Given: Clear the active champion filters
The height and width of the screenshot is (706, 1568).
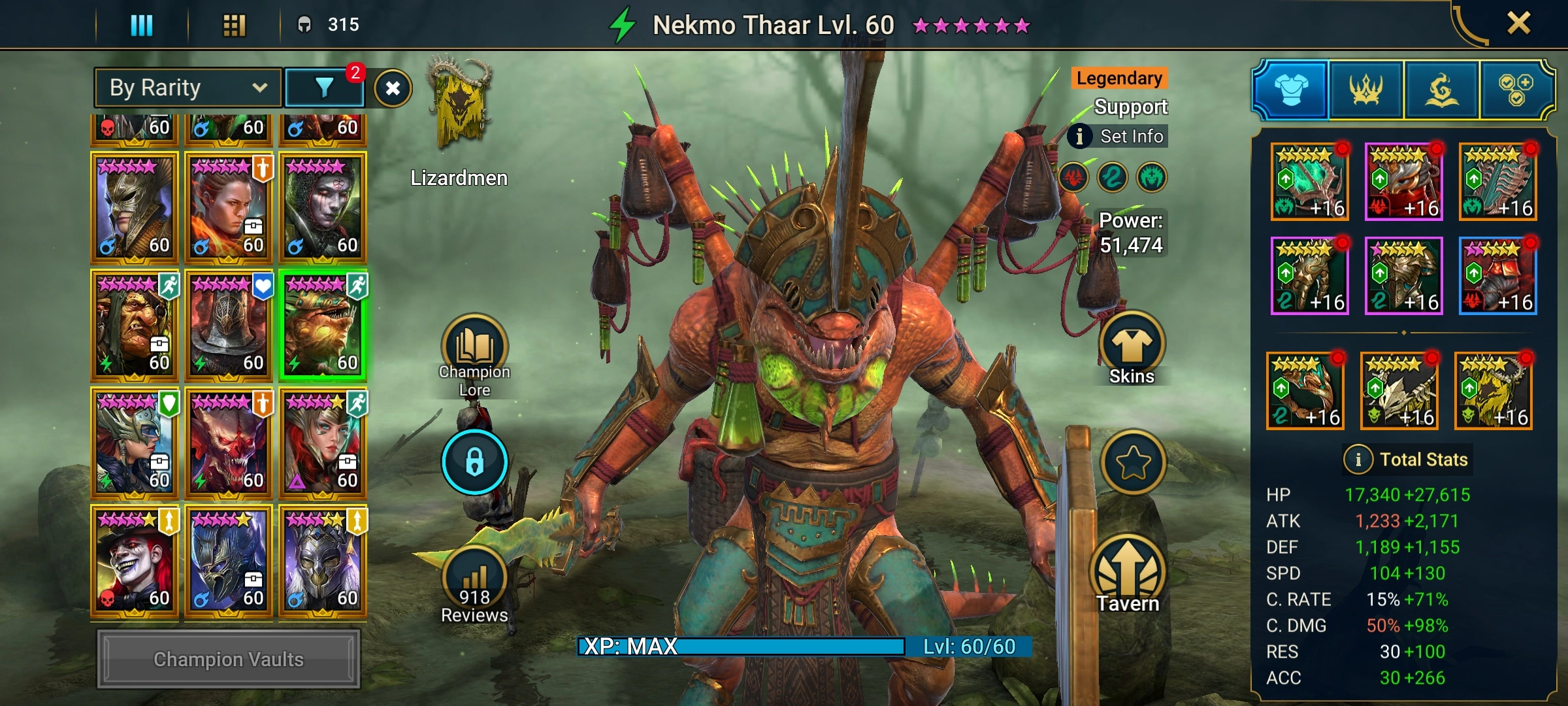Looking at the screenshot, I should tap(393, 88).
